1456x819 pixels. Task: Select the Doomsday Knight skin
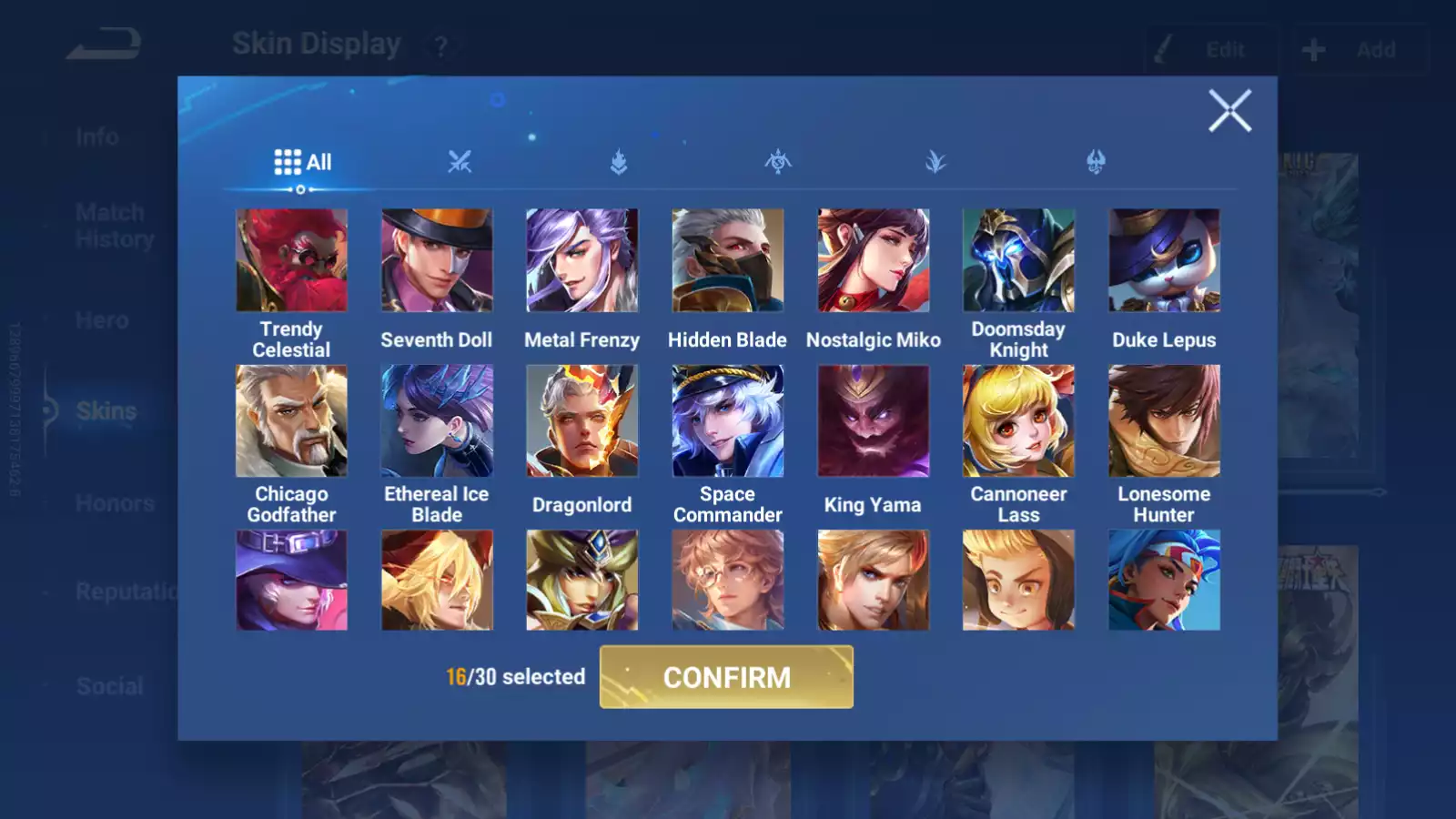(x=1018, y=260)
